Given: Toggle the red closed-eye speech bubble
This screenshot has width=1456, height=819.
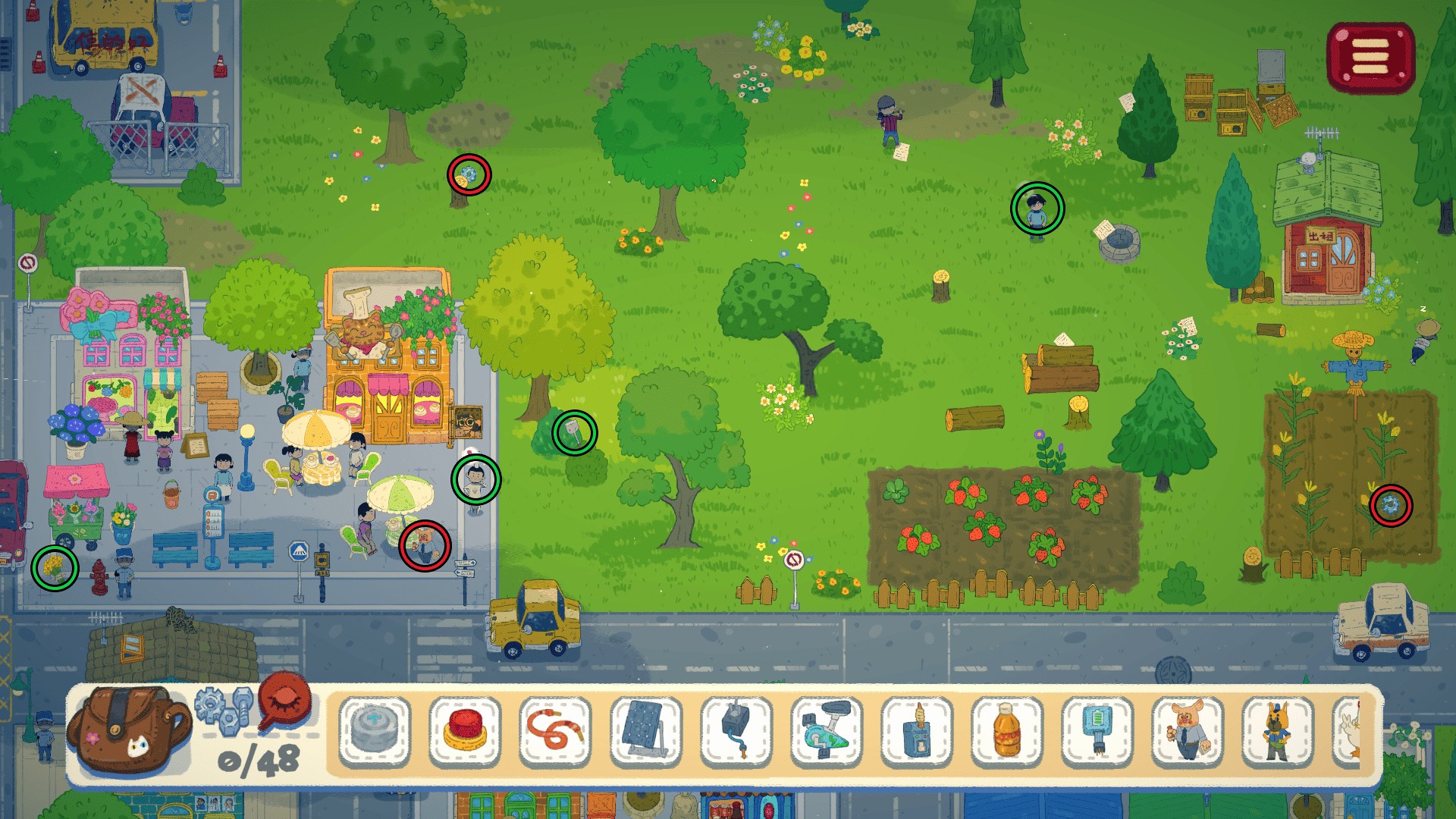Looking at the screenshot, I should click(285, 701).
